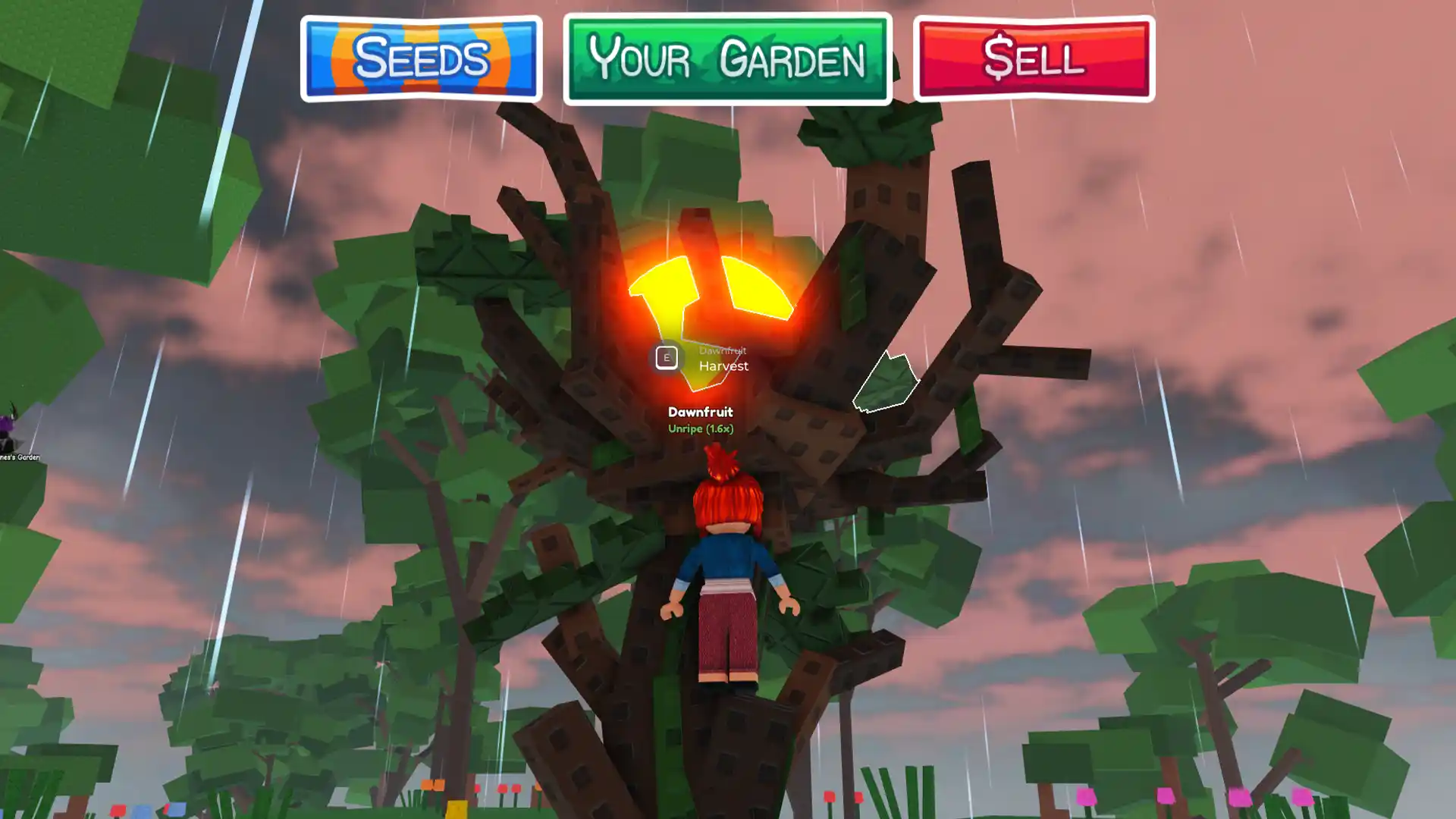Image resolution: width=1456 pixels, height=819 pixels.
Task: Click the Dawnfruit name label
Action: pyautogui.click(x=699, y=413)
